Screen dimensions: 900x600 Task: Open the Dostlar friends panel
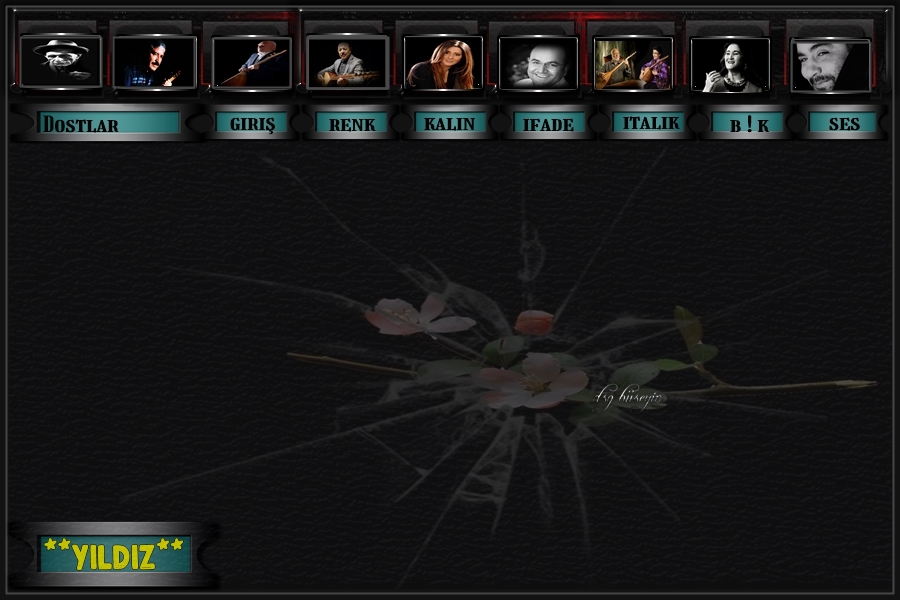tap(109, 123)
